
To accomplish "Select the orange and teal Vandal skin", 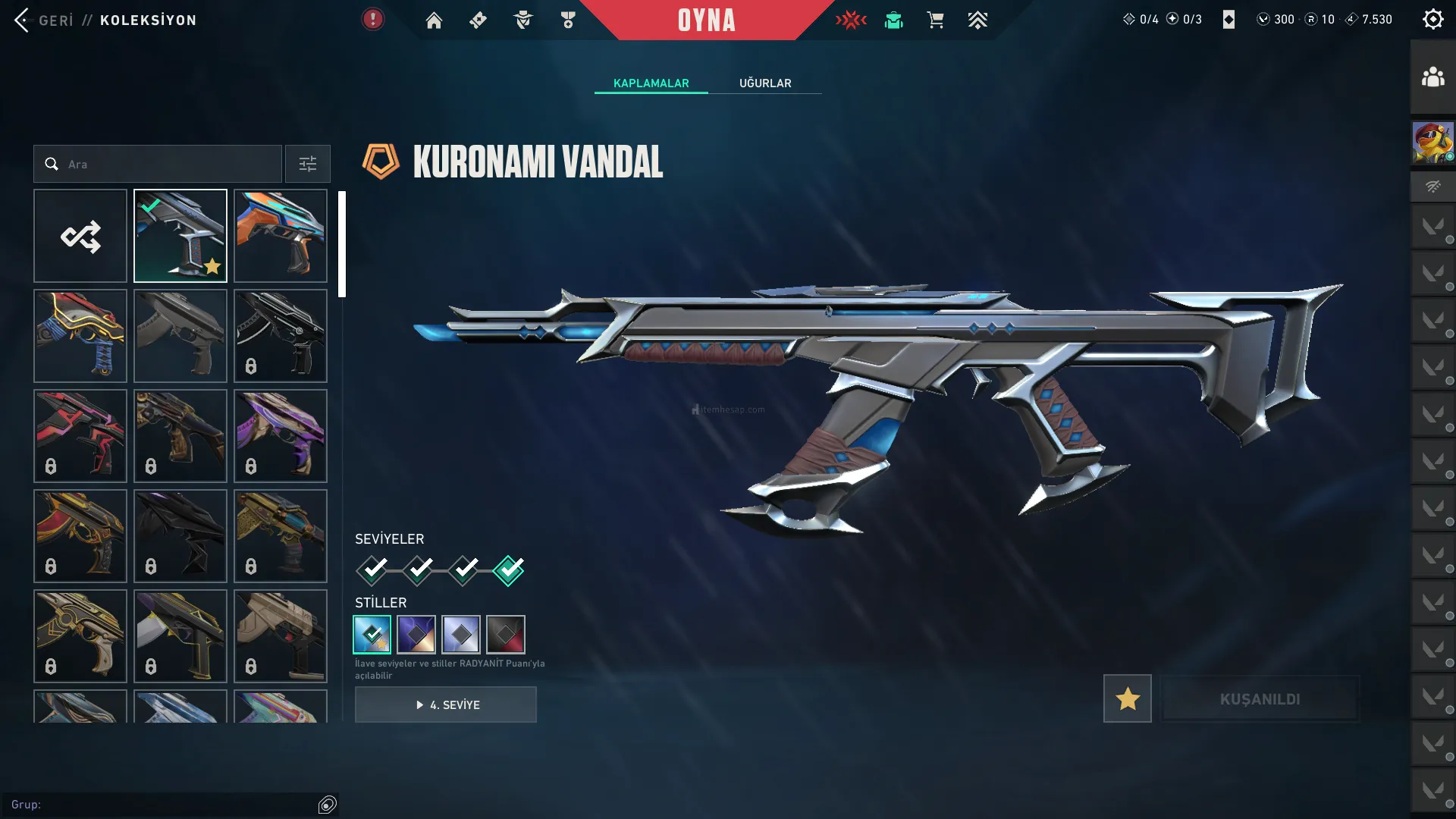I will coord(281,236).
